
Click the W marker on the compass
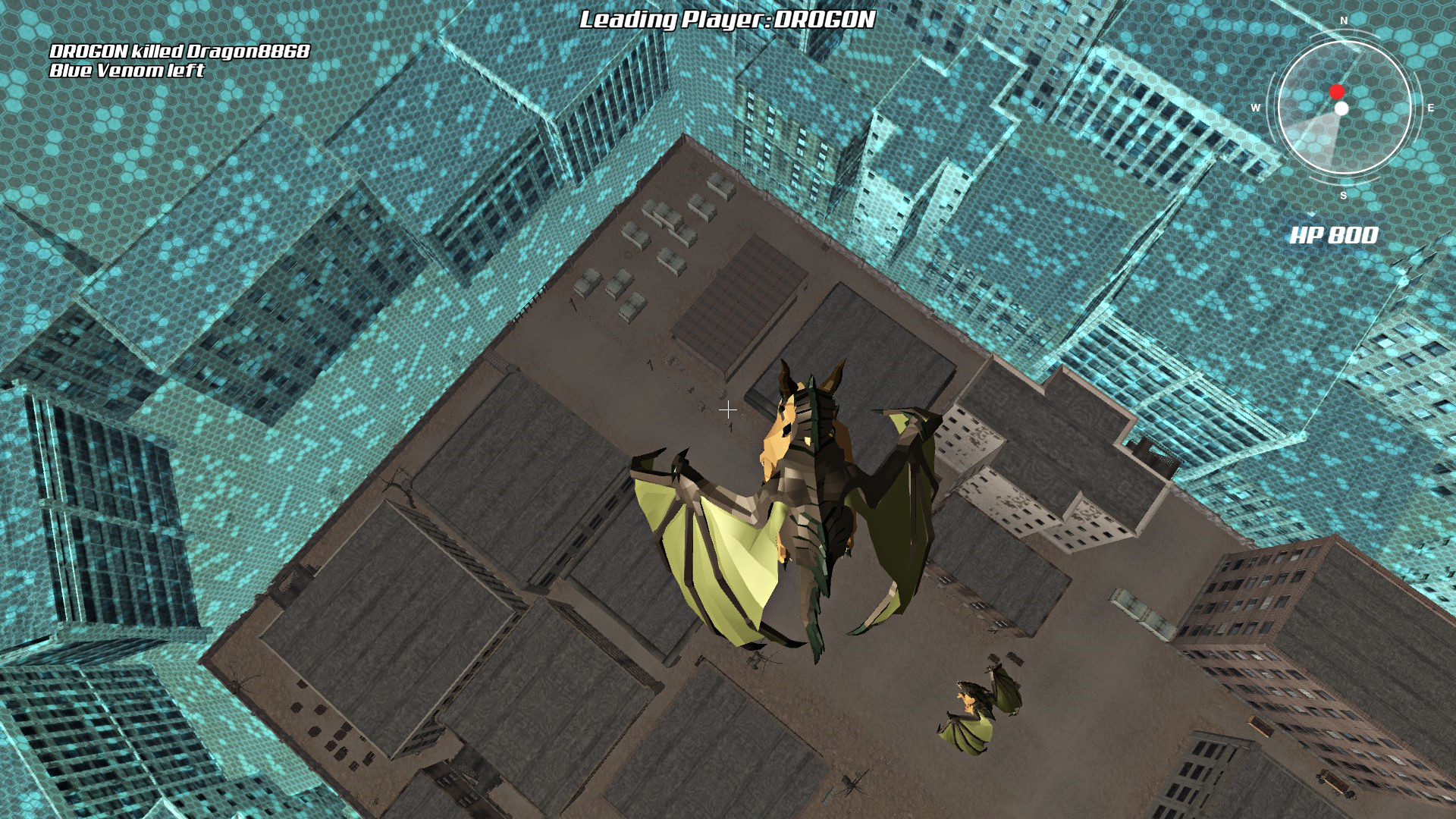coord(1257,106)
